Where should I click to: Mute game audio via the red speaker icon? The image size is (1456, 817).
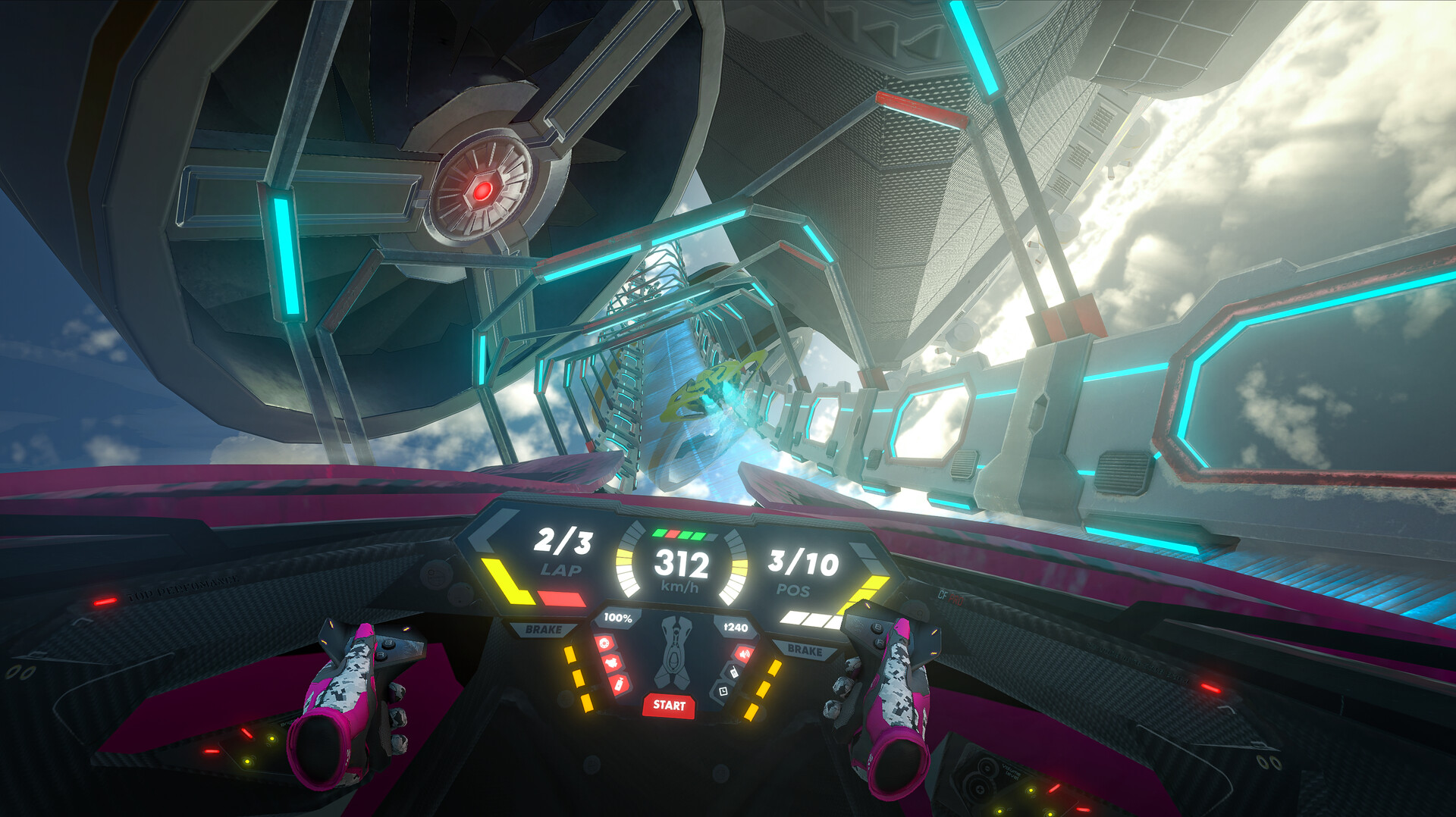(x=745, y=654)
